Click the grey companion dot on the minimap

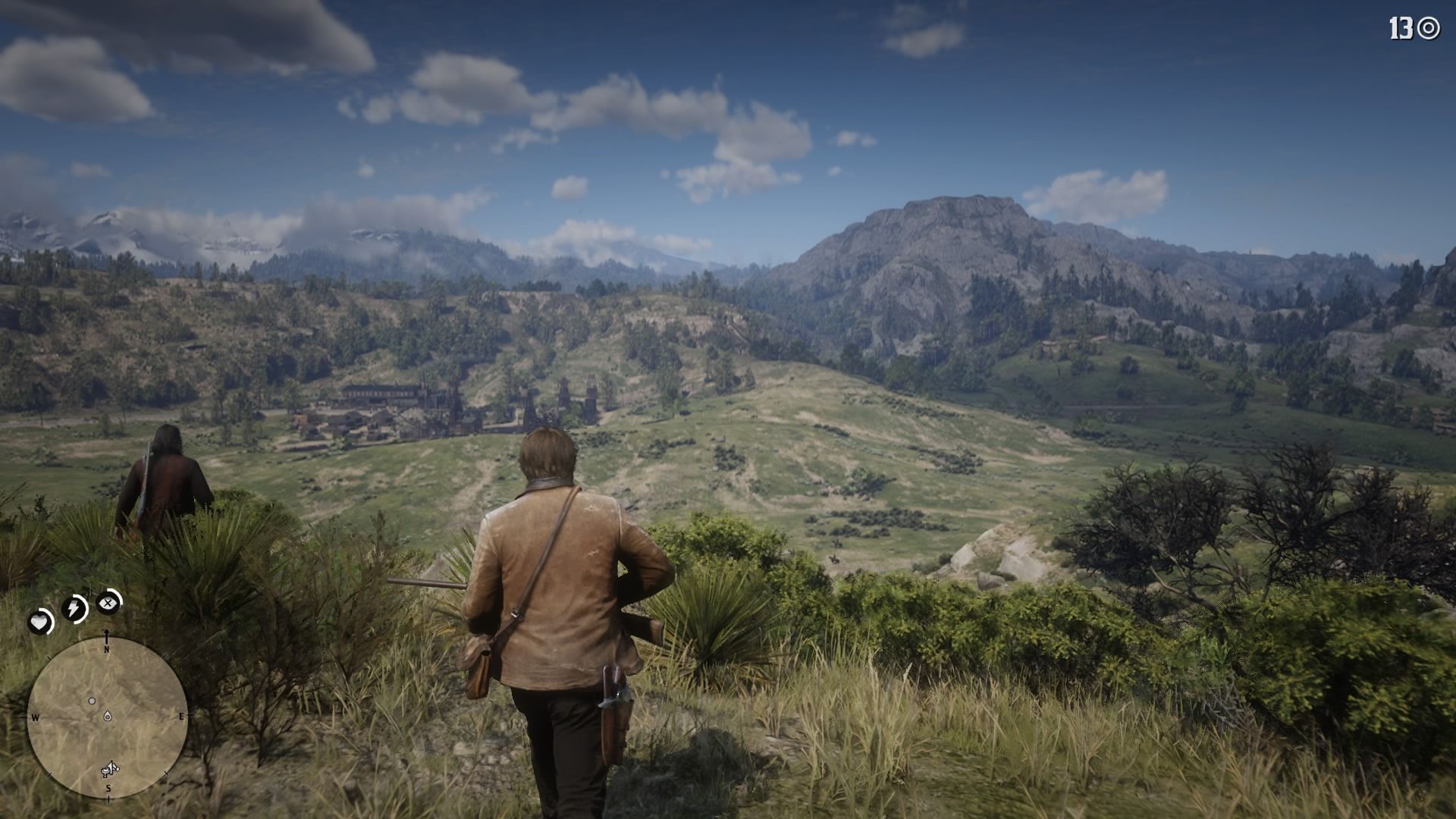pyautogui.click(x=92, y=701)
